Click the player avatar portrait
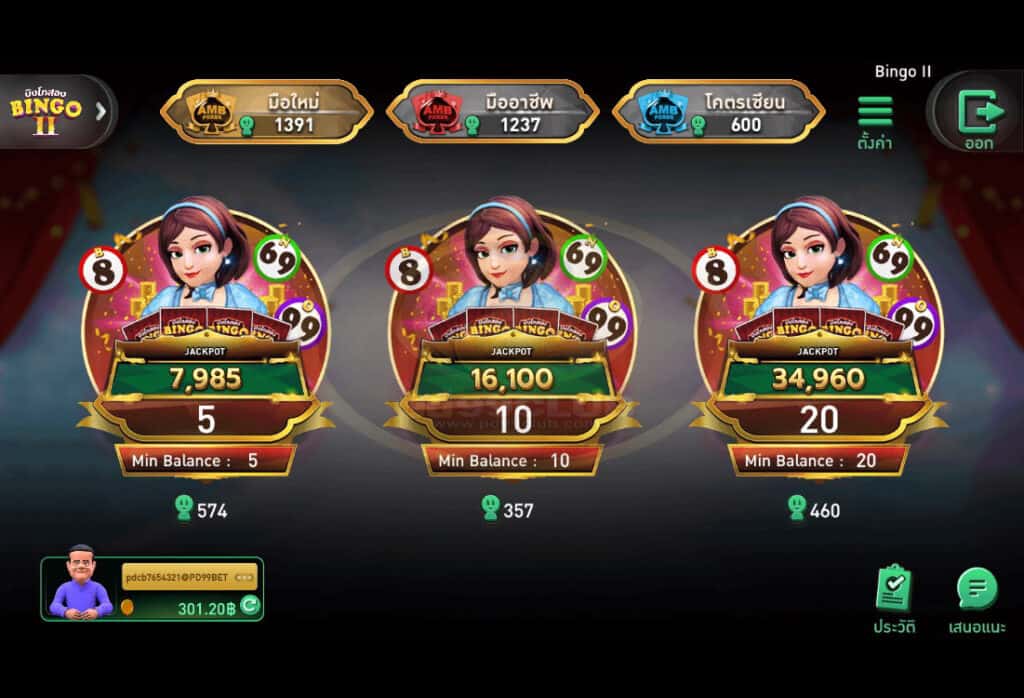Screen dimensions: 1024x698 pos(82,585)
